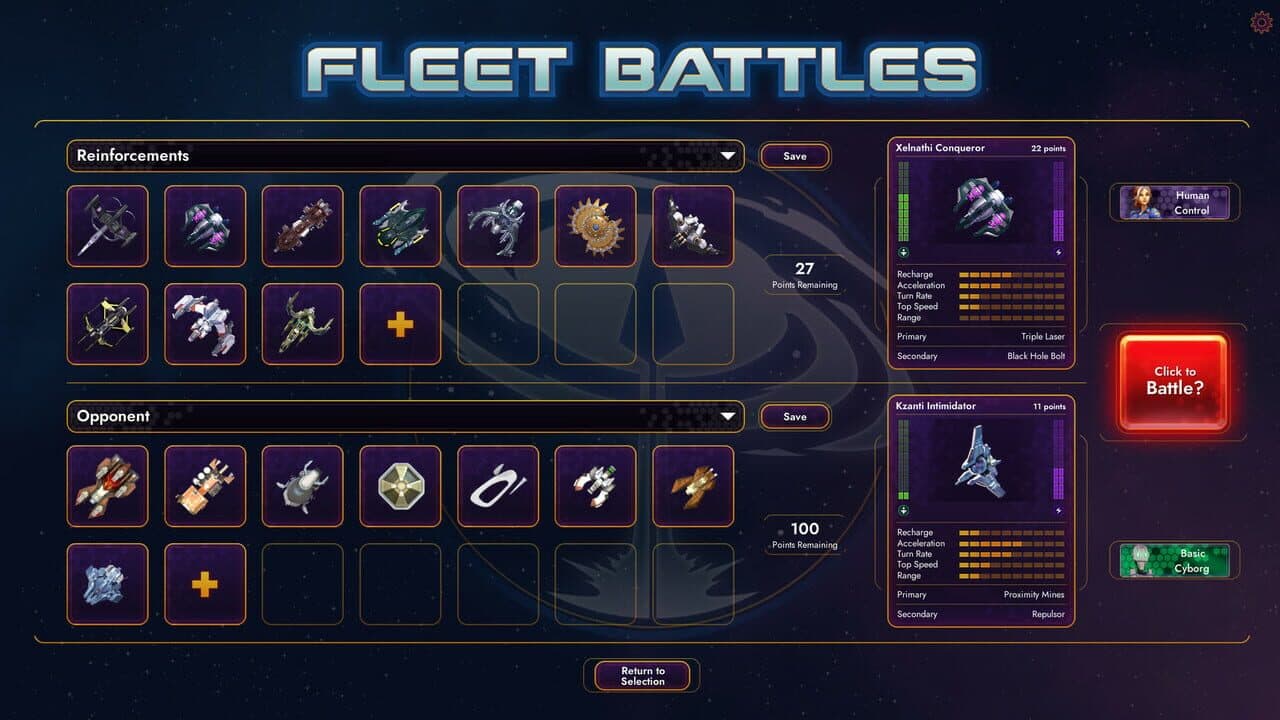Save the Reinforcements fleet
The height and width of the screenshot is (720, 1280).
pyautogui.click(x=795, y=156)
